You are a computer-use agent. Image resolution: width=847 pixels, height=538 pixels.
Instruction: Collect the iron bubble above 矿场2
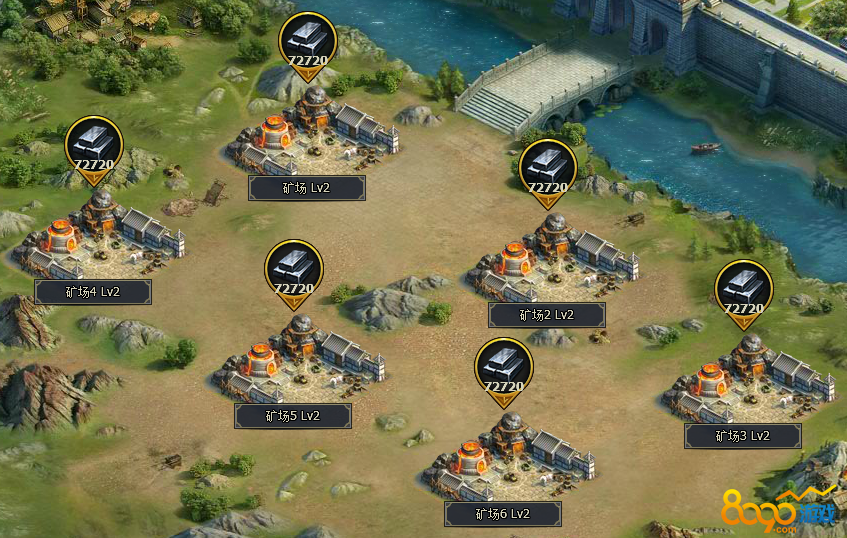548,171
